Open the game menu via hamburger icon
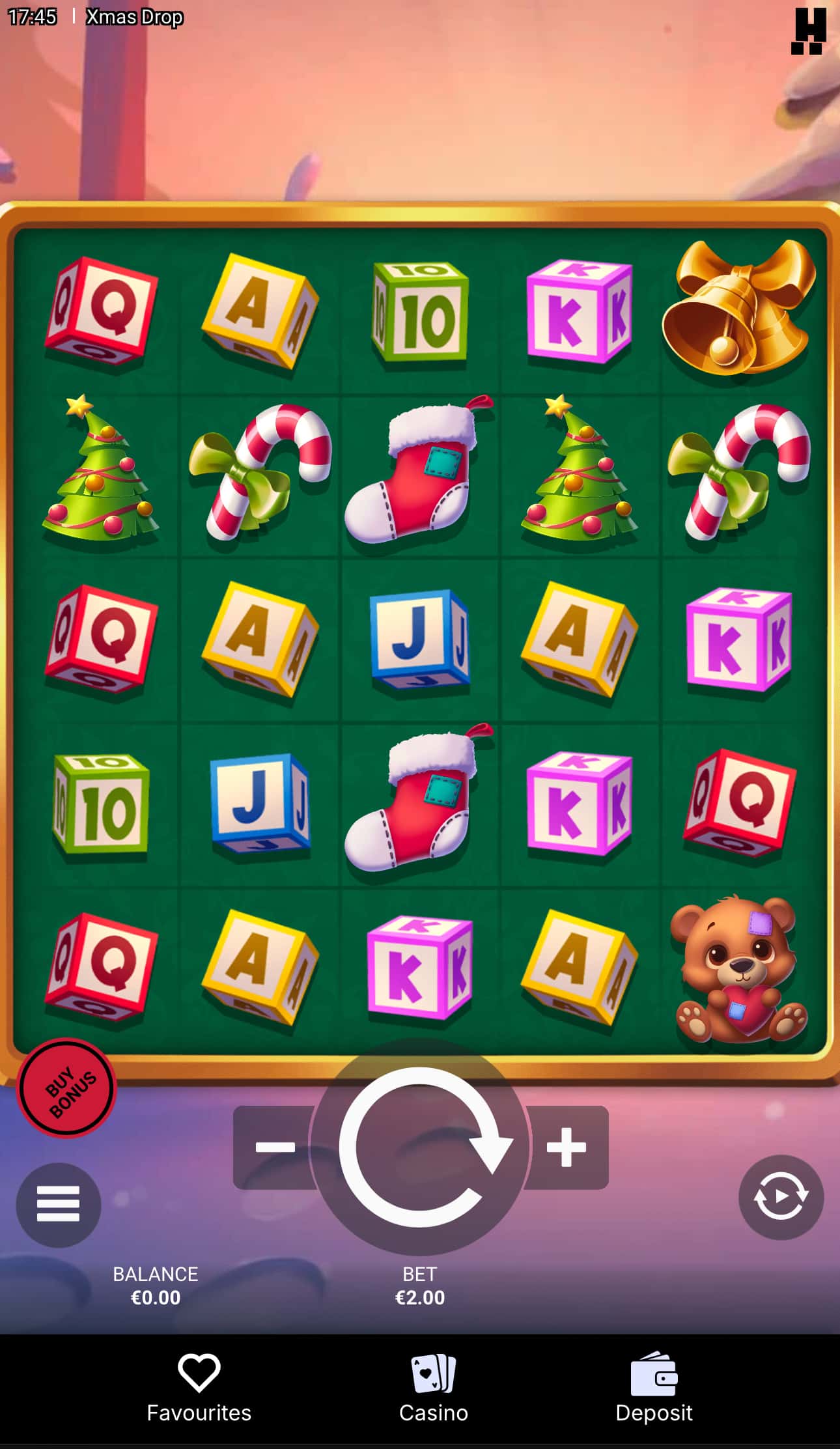This screenshot has width=840, height=1449. point(58,1203)
